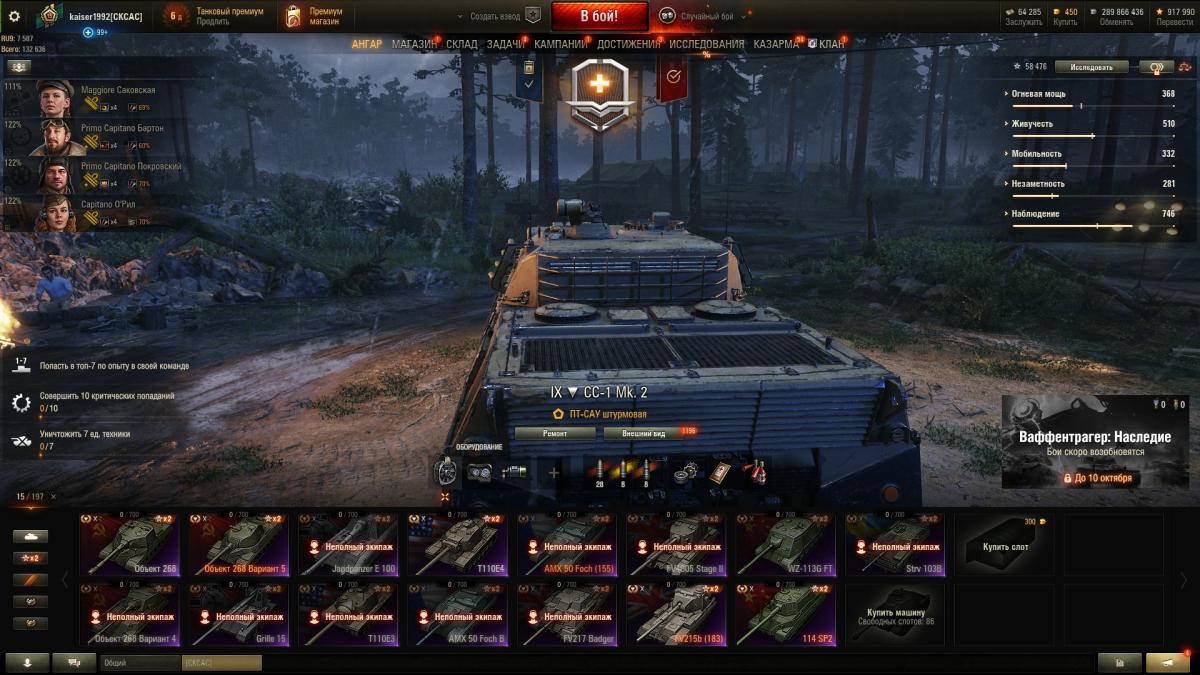Open the Купить машину tile
This screenshot has height=675, width=1200.
894,615
